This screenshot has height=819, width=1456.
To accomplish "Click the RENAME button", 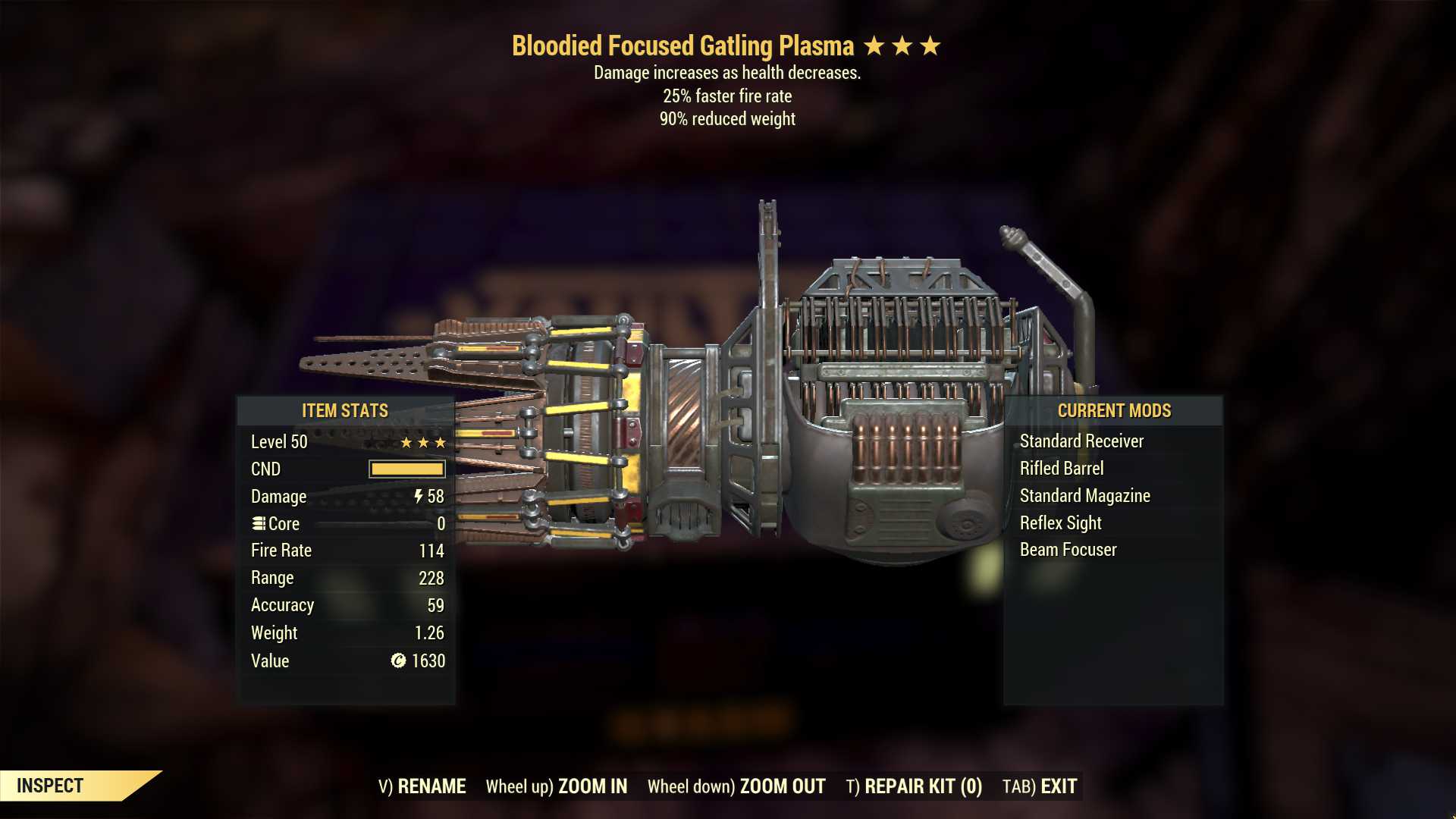I will tap(422, 786).
